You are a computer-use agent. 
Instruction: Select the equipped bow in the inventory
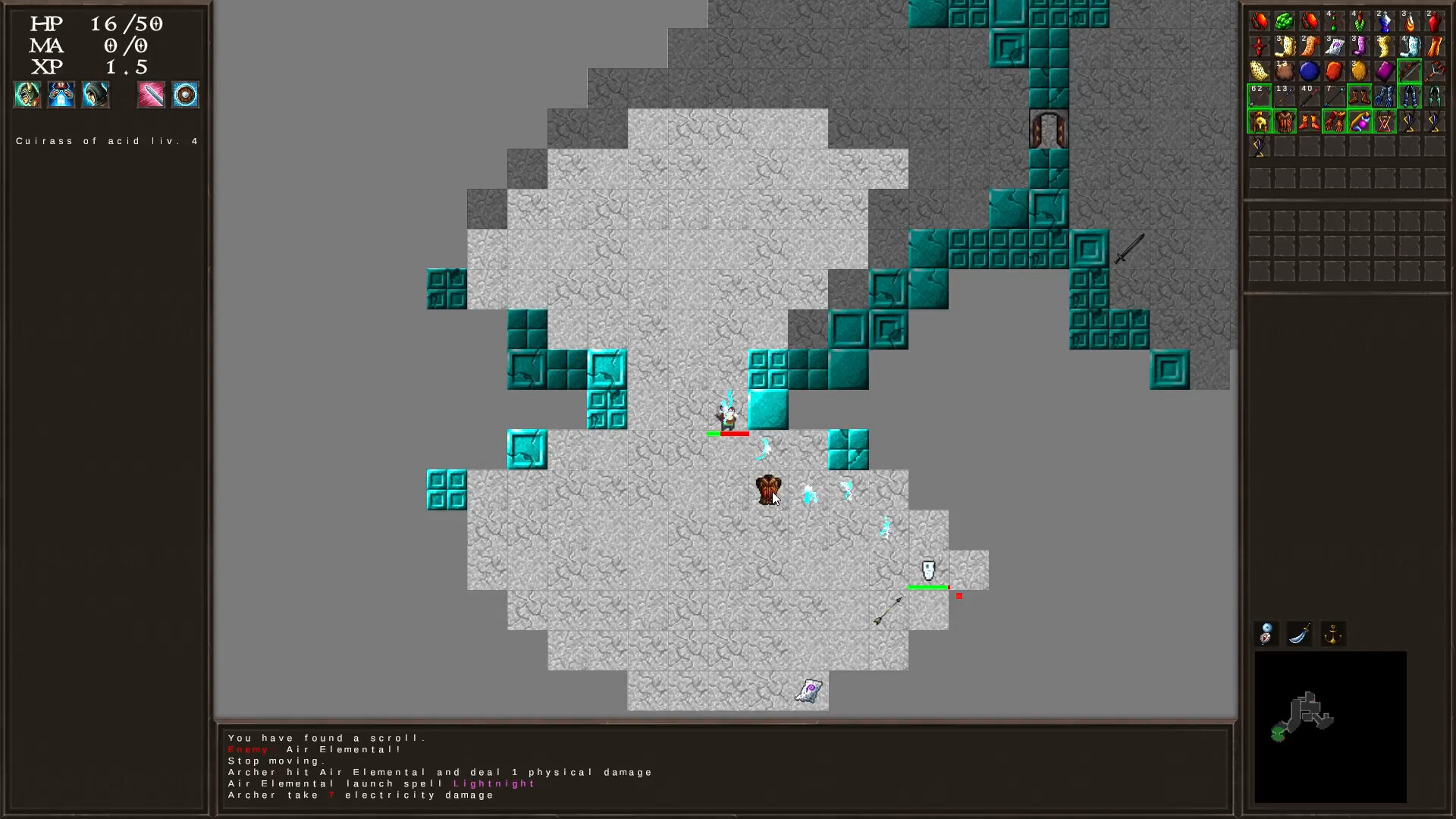1409,71
